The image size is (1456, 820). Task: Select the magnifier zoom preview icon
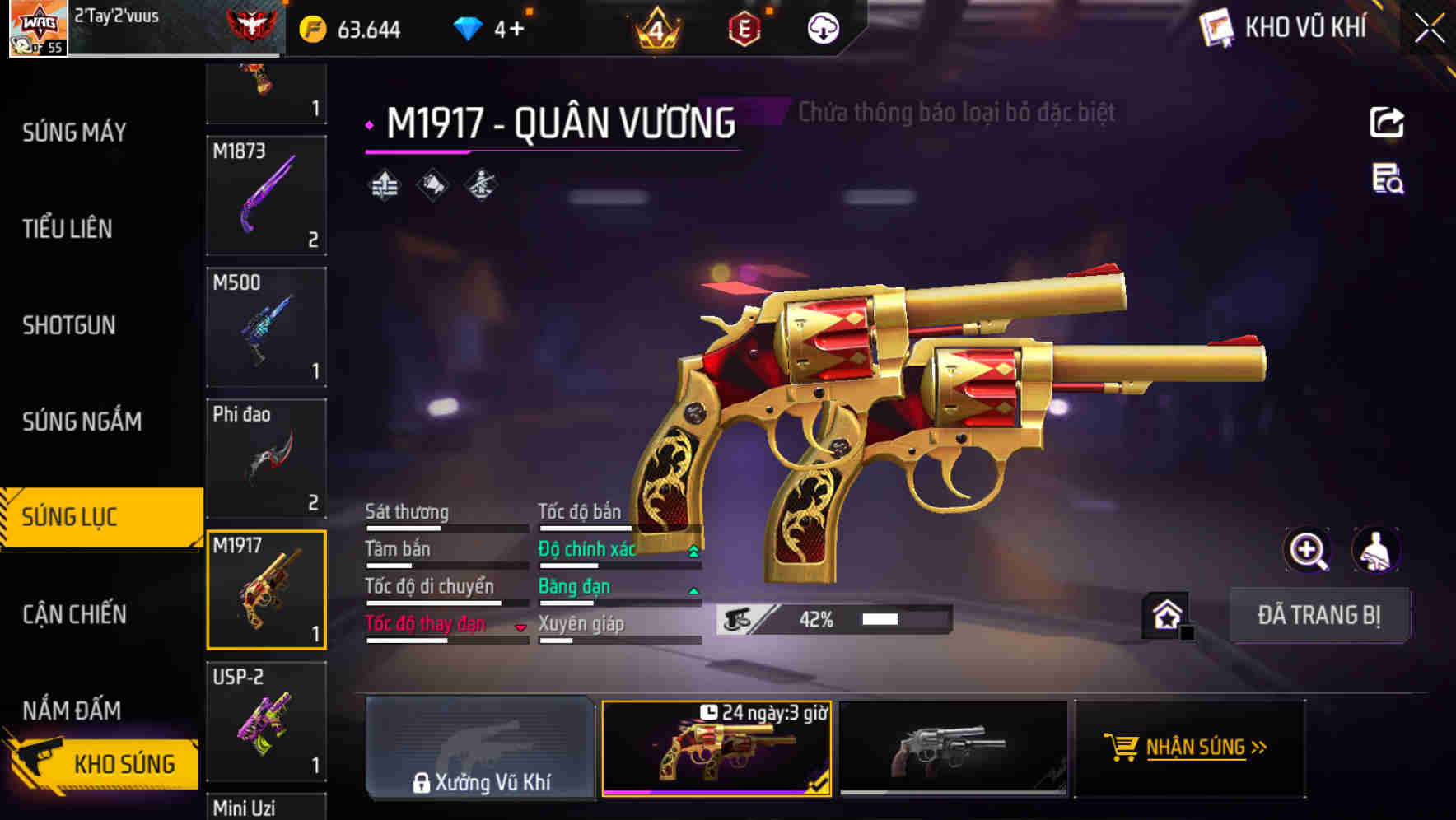(x=1309, y=550)
